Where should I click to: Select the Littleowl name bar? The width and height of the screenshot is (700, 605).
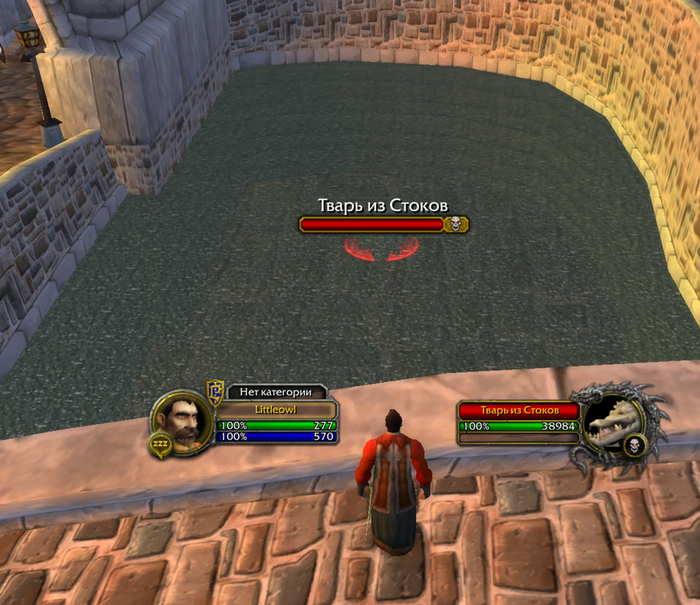277,410
